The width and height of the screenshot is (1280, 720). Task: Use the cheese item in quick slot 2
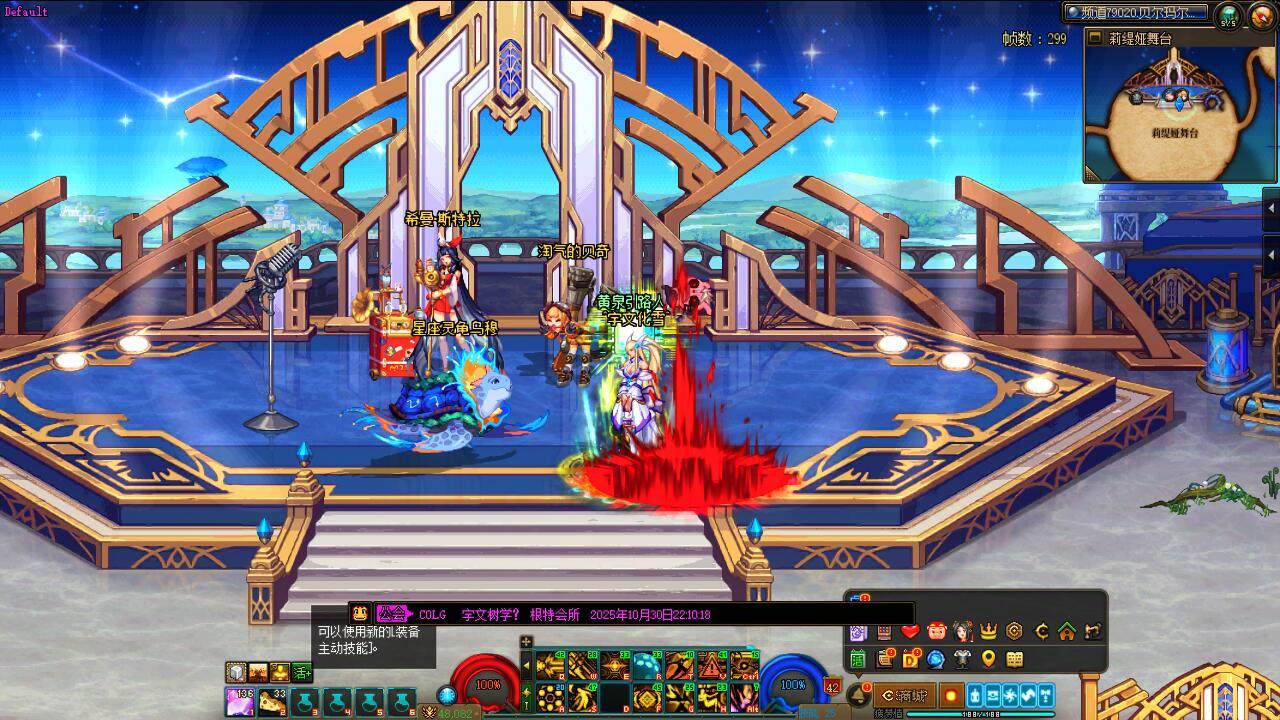pos(271,701)
